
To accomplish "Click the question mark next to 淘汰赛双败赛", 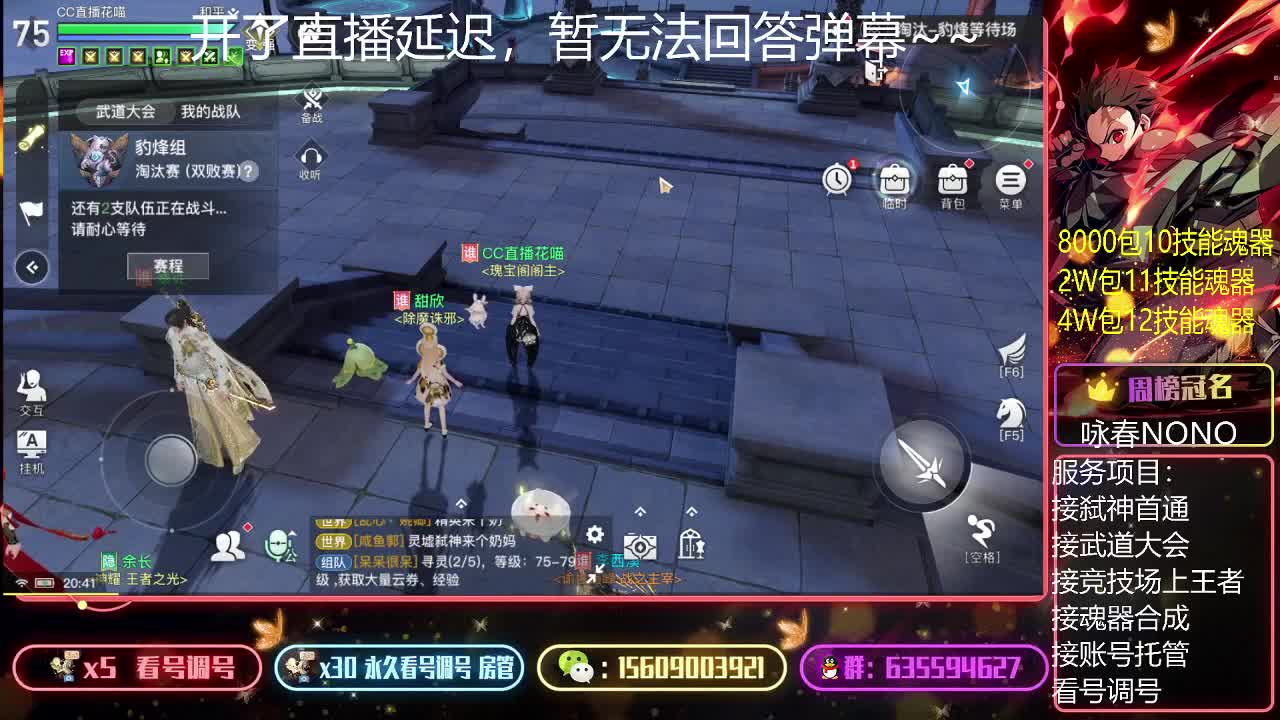I will (x=250, y=172).
